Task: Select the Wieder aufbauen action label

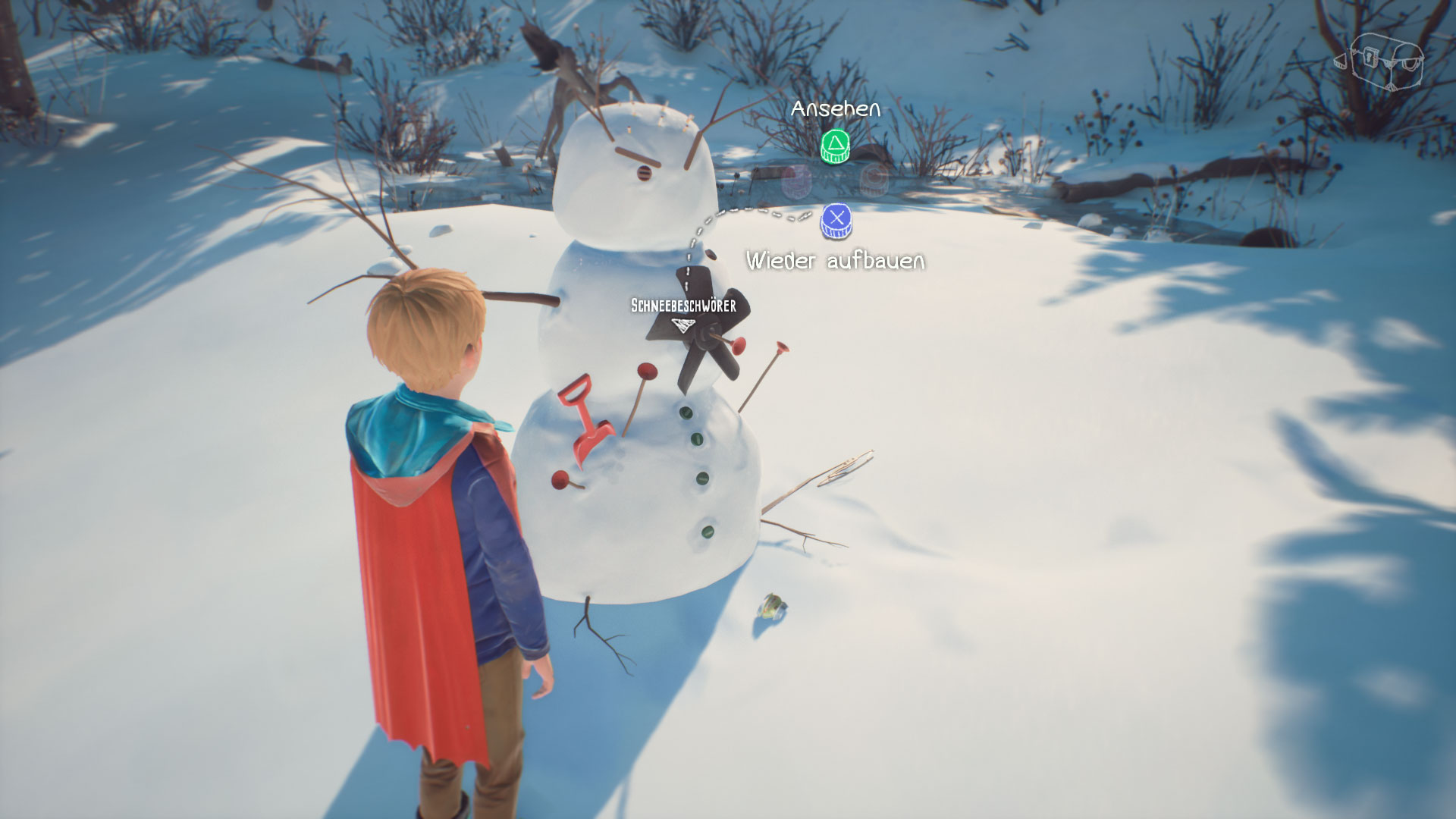Action: (835, 261)
